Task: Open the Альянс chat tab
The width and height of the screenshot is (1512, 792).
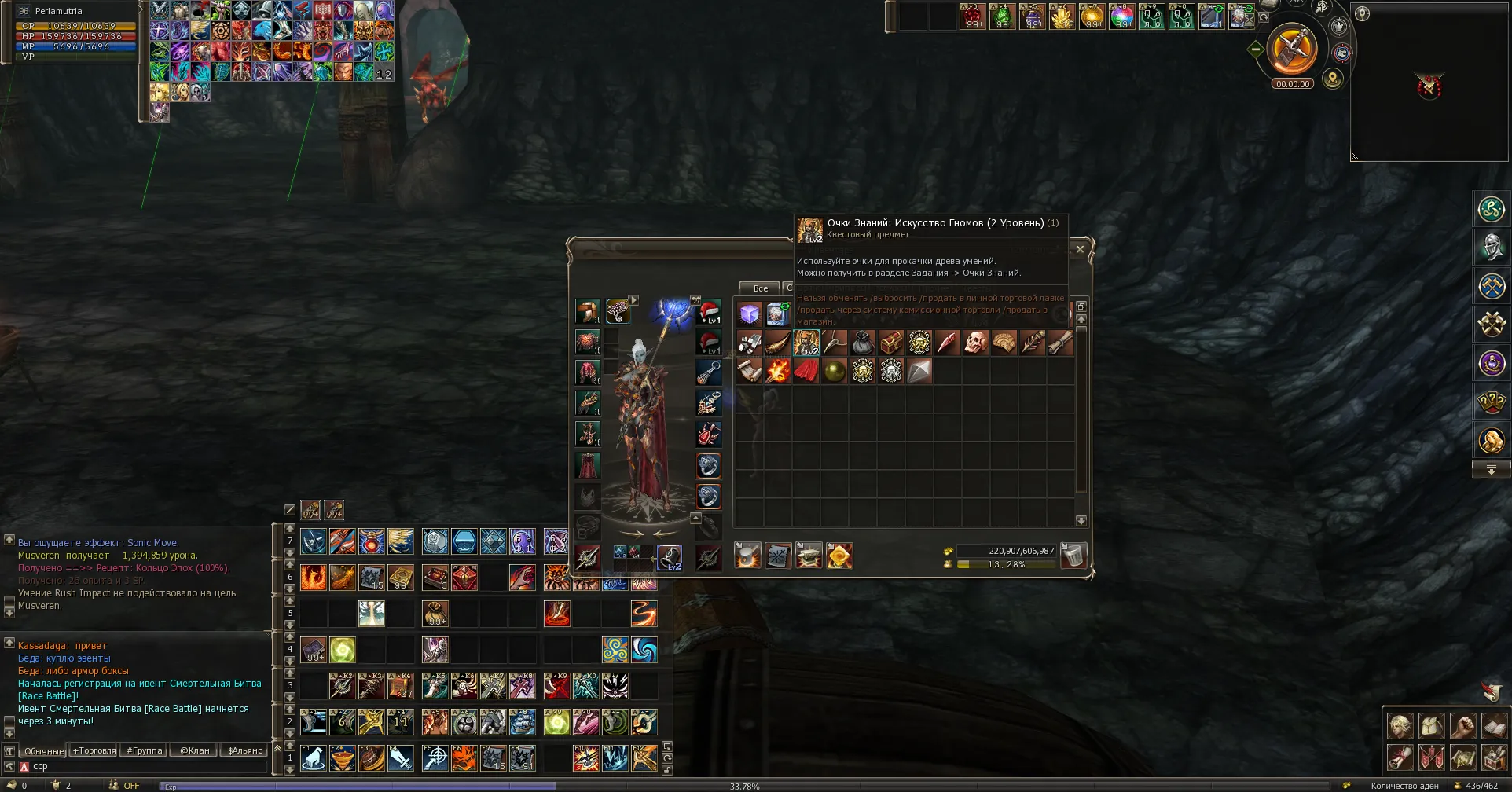Action: tap(244, 750)
